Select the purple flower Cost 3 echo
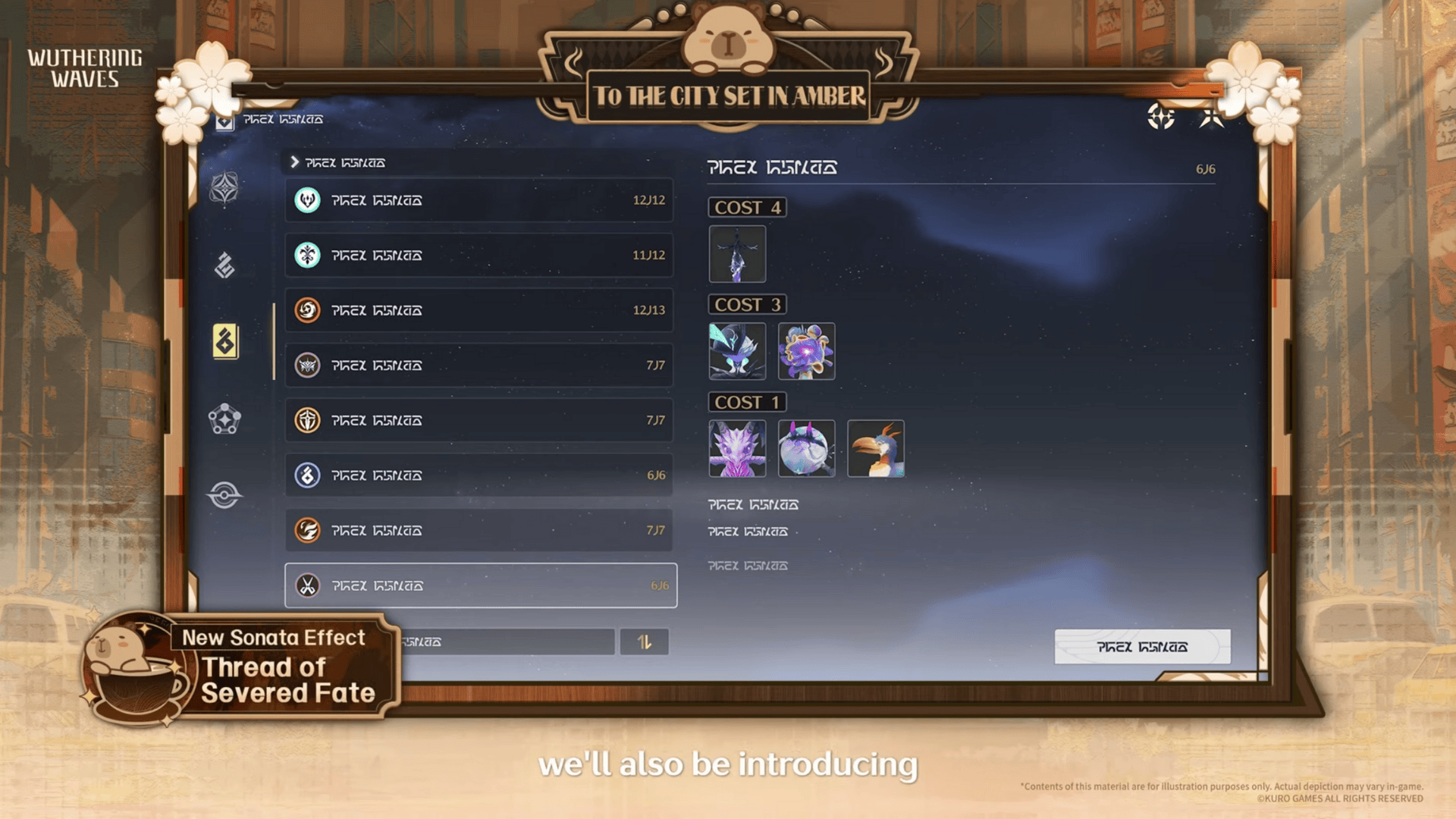The height and width of the screenshot is (819, 1456). [806, 351]
